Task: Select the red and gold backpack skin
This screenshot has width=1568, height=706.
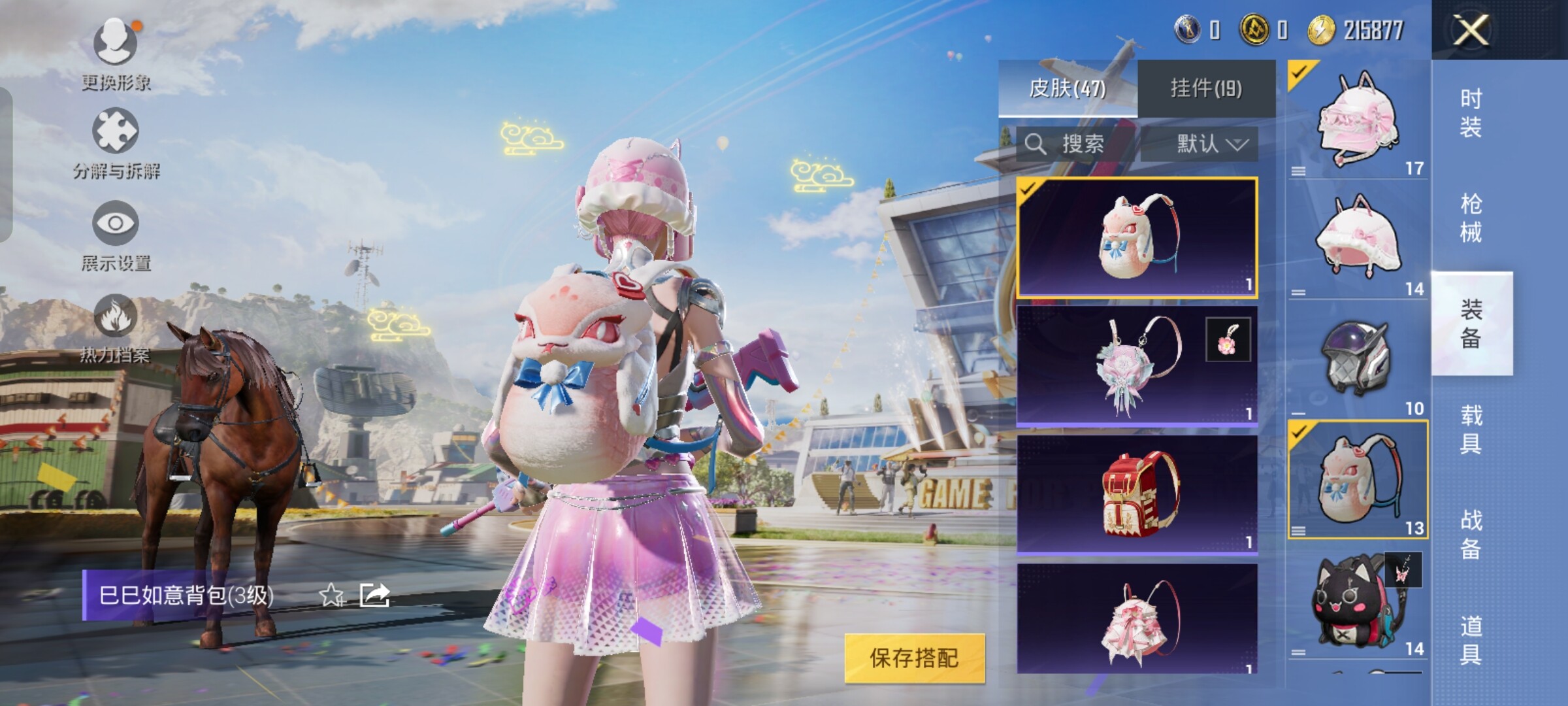Action: pyautogui.click(x=1137, y=494)
